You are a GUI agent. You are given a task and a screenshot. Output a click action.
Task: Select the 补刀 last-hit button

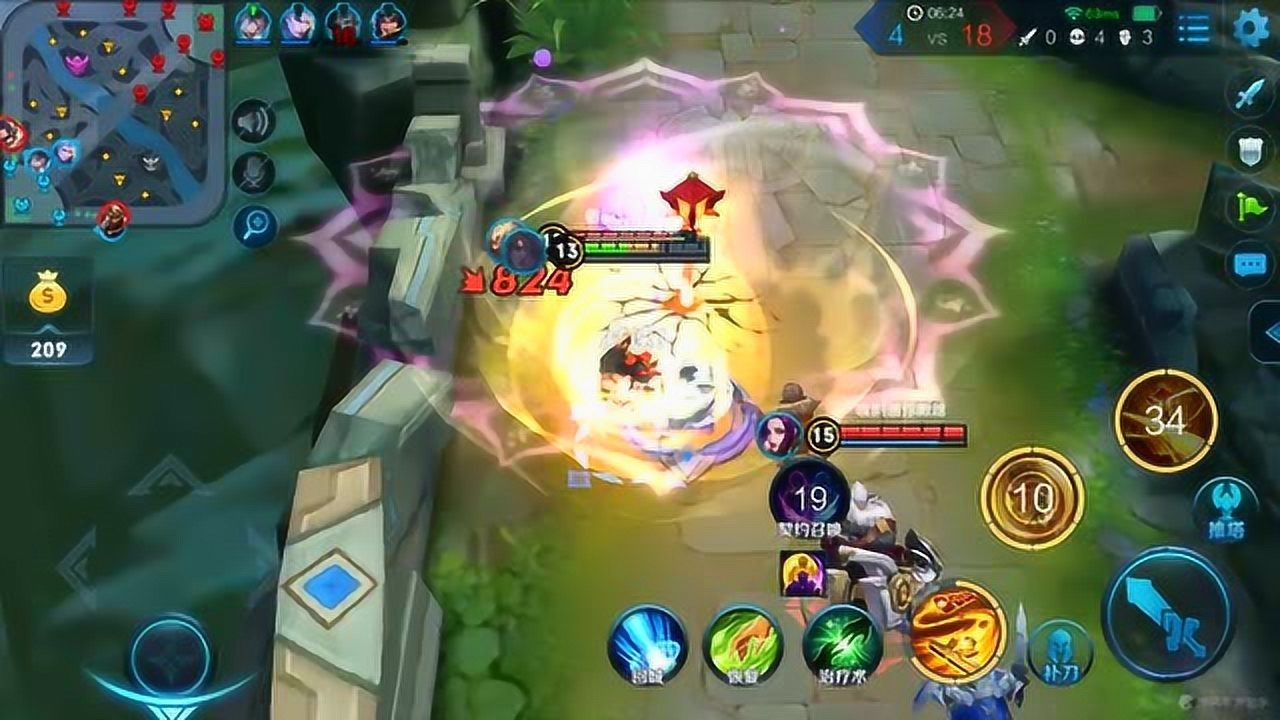point(1060,651)
